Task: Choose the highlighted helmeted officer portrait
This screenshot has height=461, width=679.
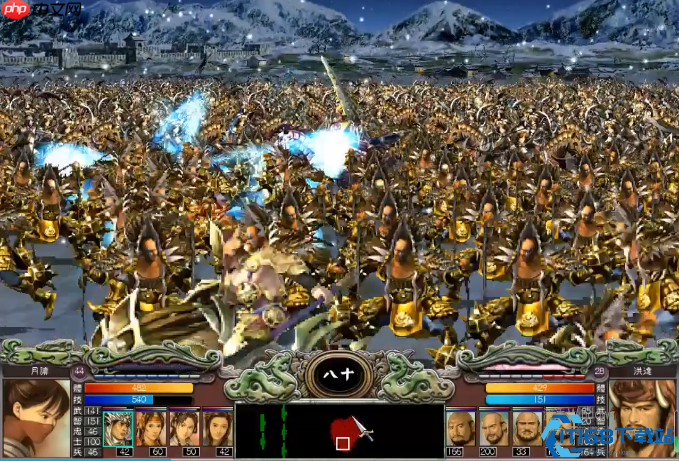Action: pyautogui.click(x=118, y=428)
